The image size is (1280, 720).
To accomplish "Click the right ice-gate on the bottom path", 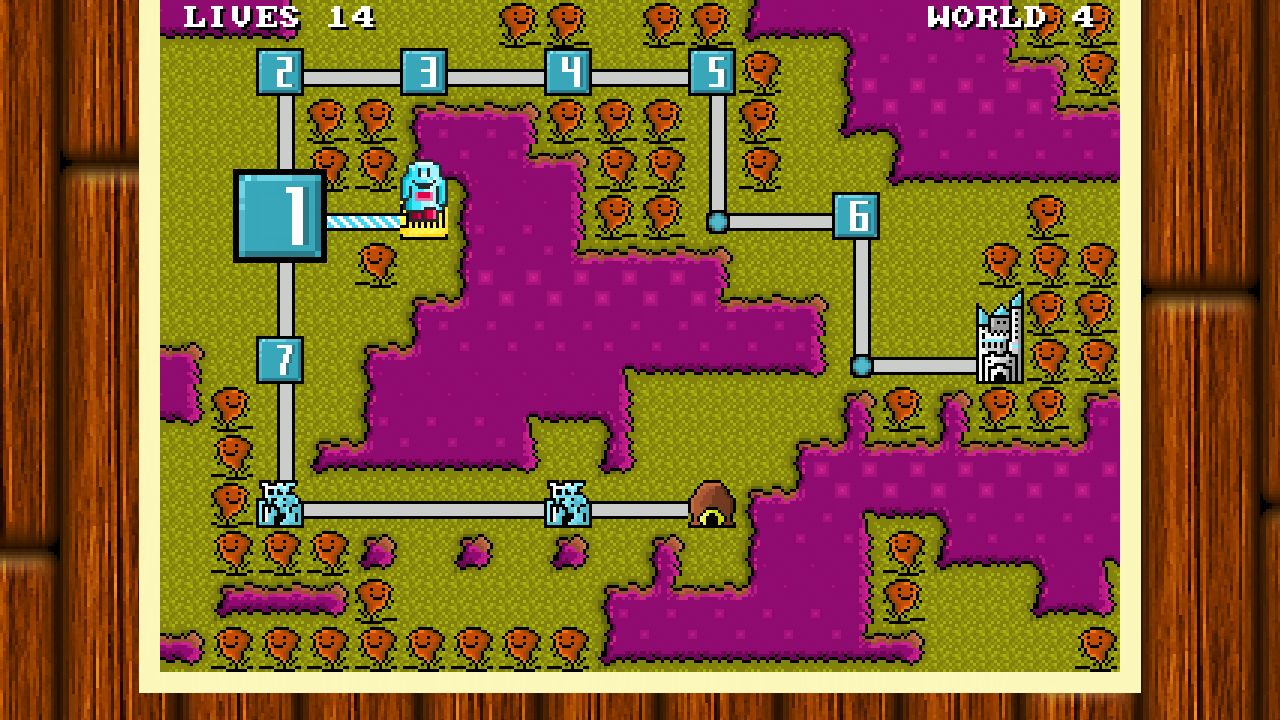I will pos(567,505).
